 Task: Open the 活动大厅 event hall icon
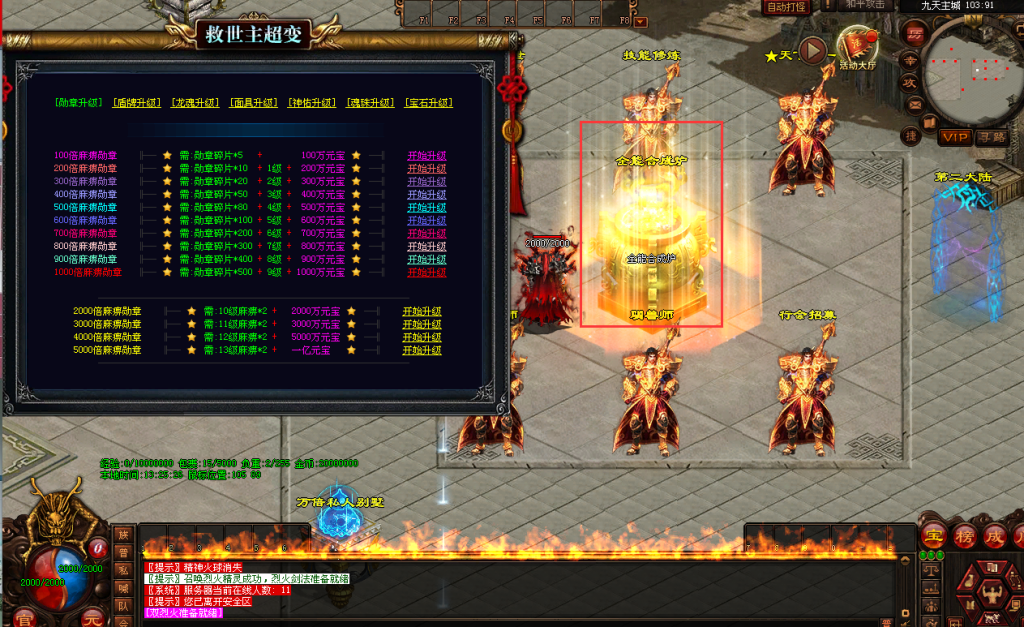[x=857, y=47]
